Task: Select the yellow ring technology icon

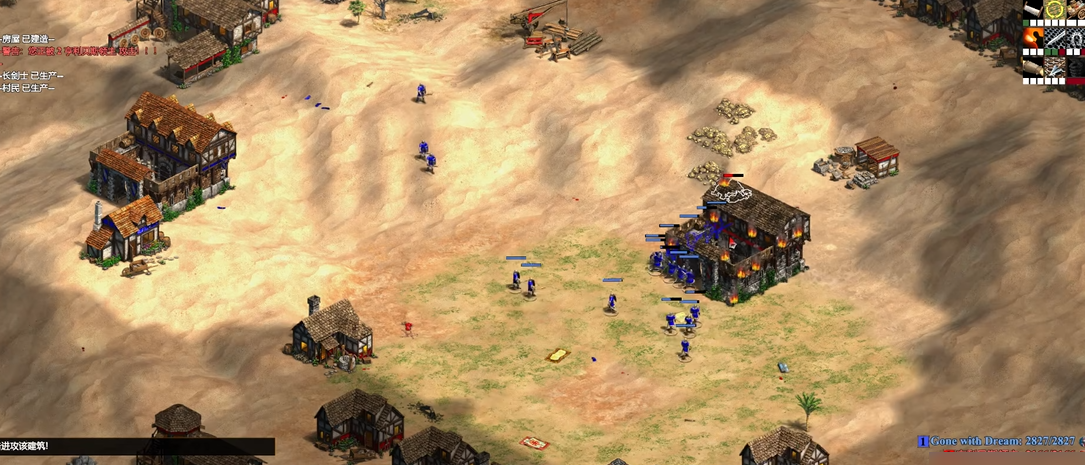Action: (1055, 9)
